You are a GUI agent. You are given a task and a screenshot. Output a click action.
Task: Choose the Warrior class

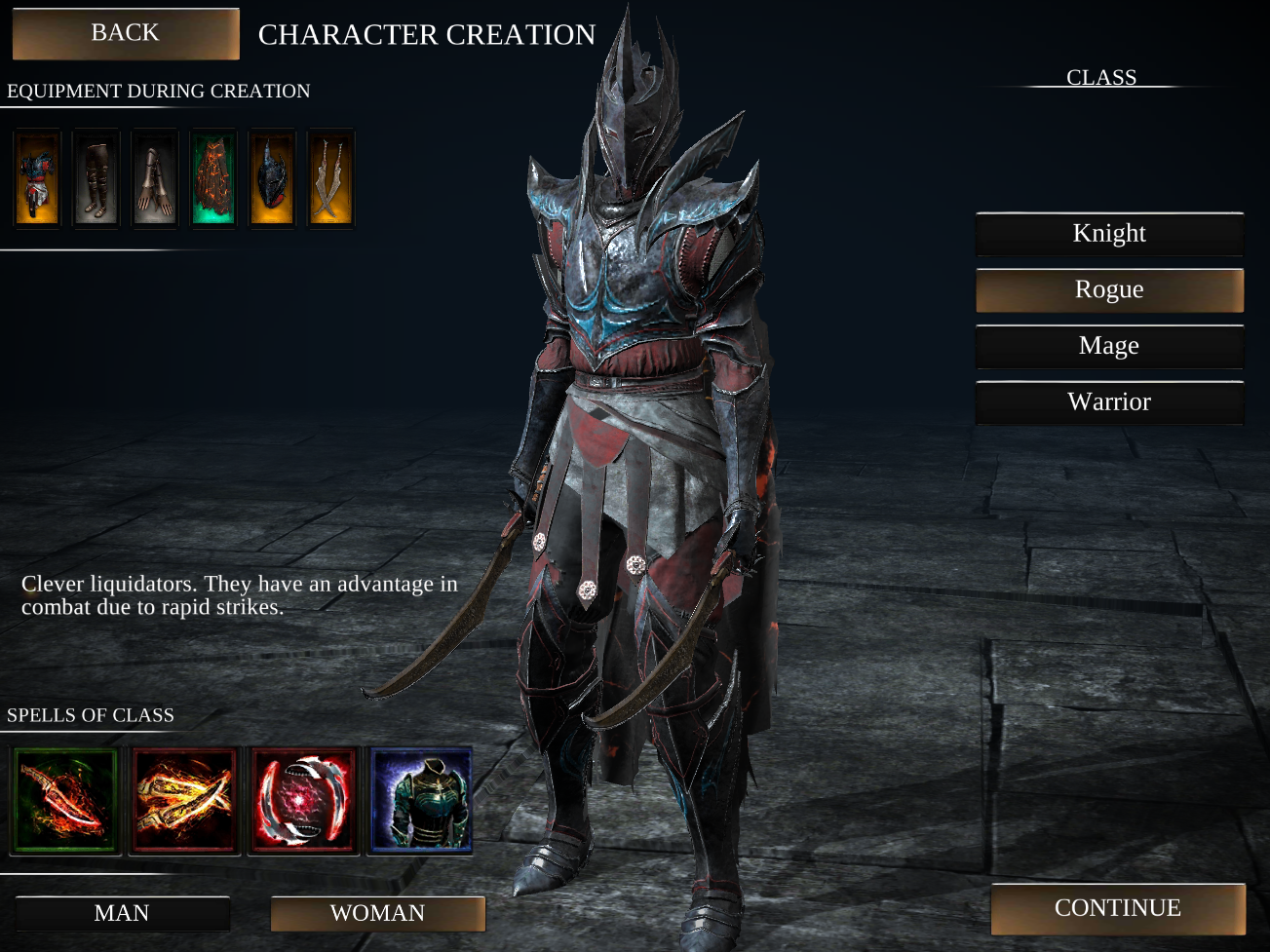coord(1109,401)
